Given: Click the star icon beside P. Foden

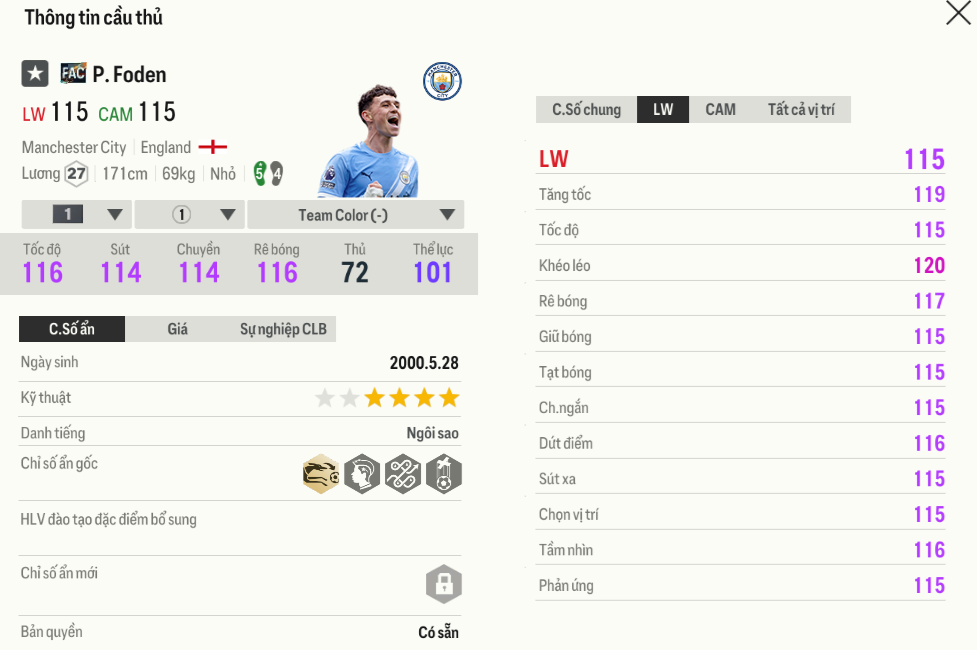Looking at the screenshot, I should click(x=35, y=74).
